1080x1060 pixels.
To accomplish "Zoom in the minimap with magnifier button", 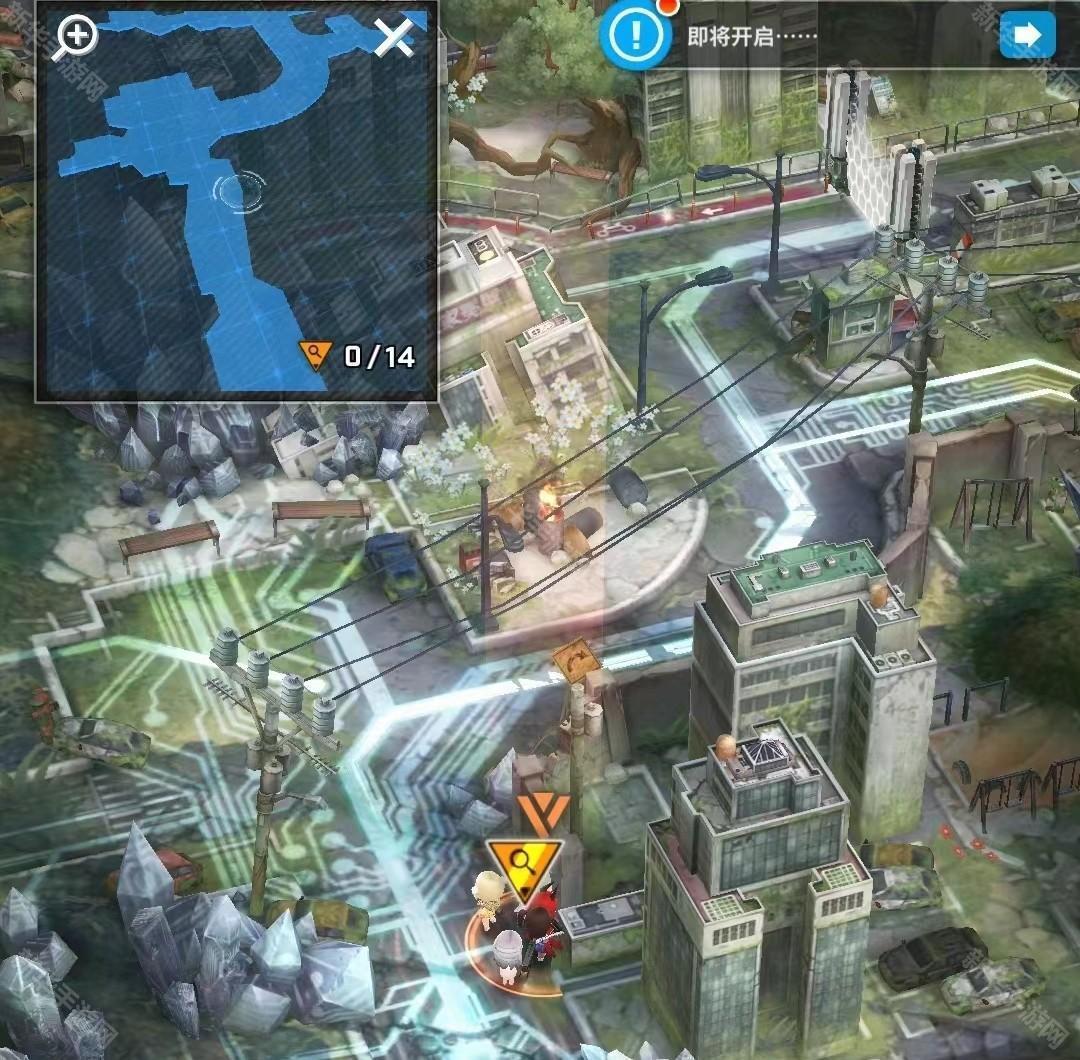I will tap(76, 38).
